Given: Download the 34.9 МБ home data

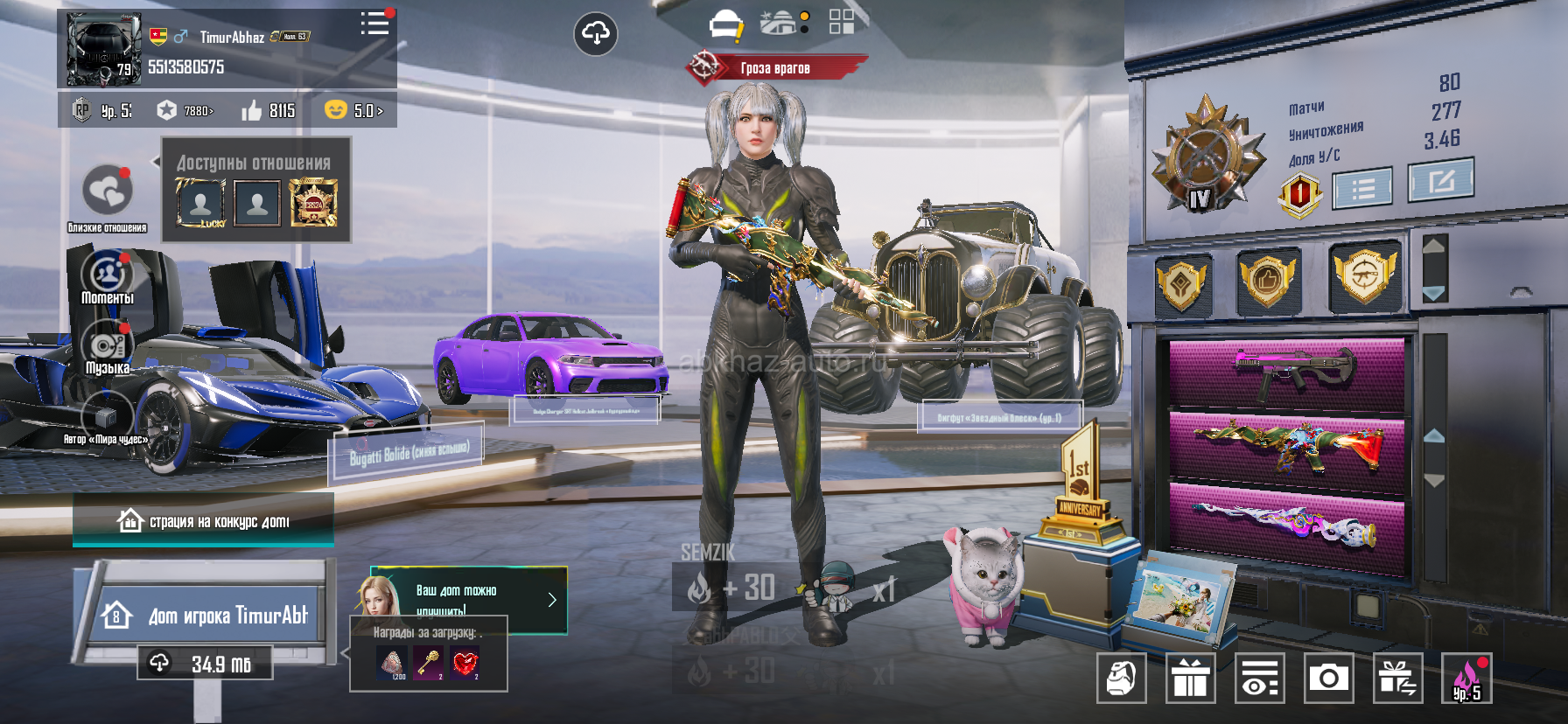Looking at the screenshot, I should point(206,664).
